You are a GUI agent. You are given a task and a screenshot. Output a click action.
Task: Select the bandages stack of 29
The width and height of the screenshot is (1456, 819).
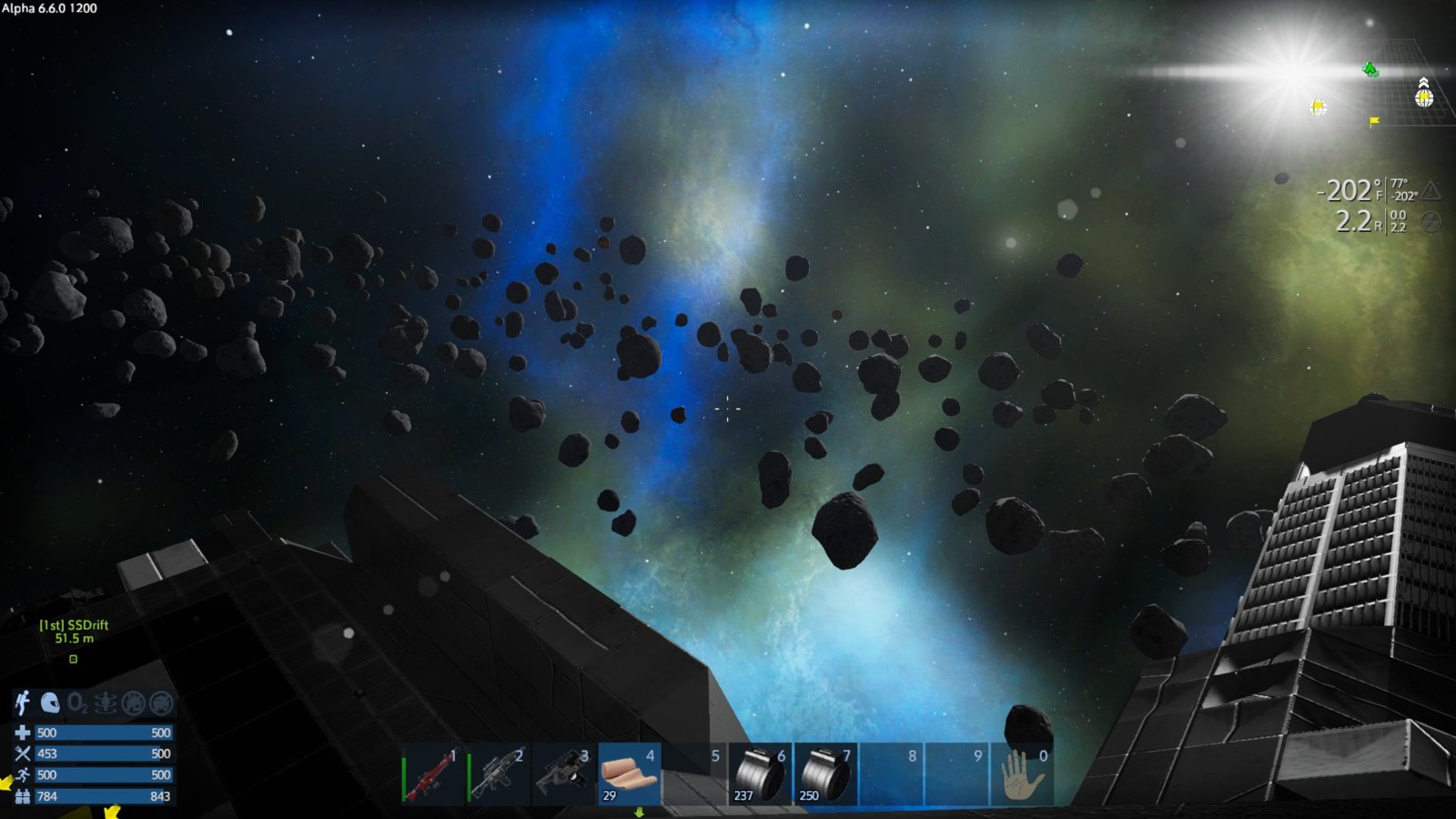(630, 774)
